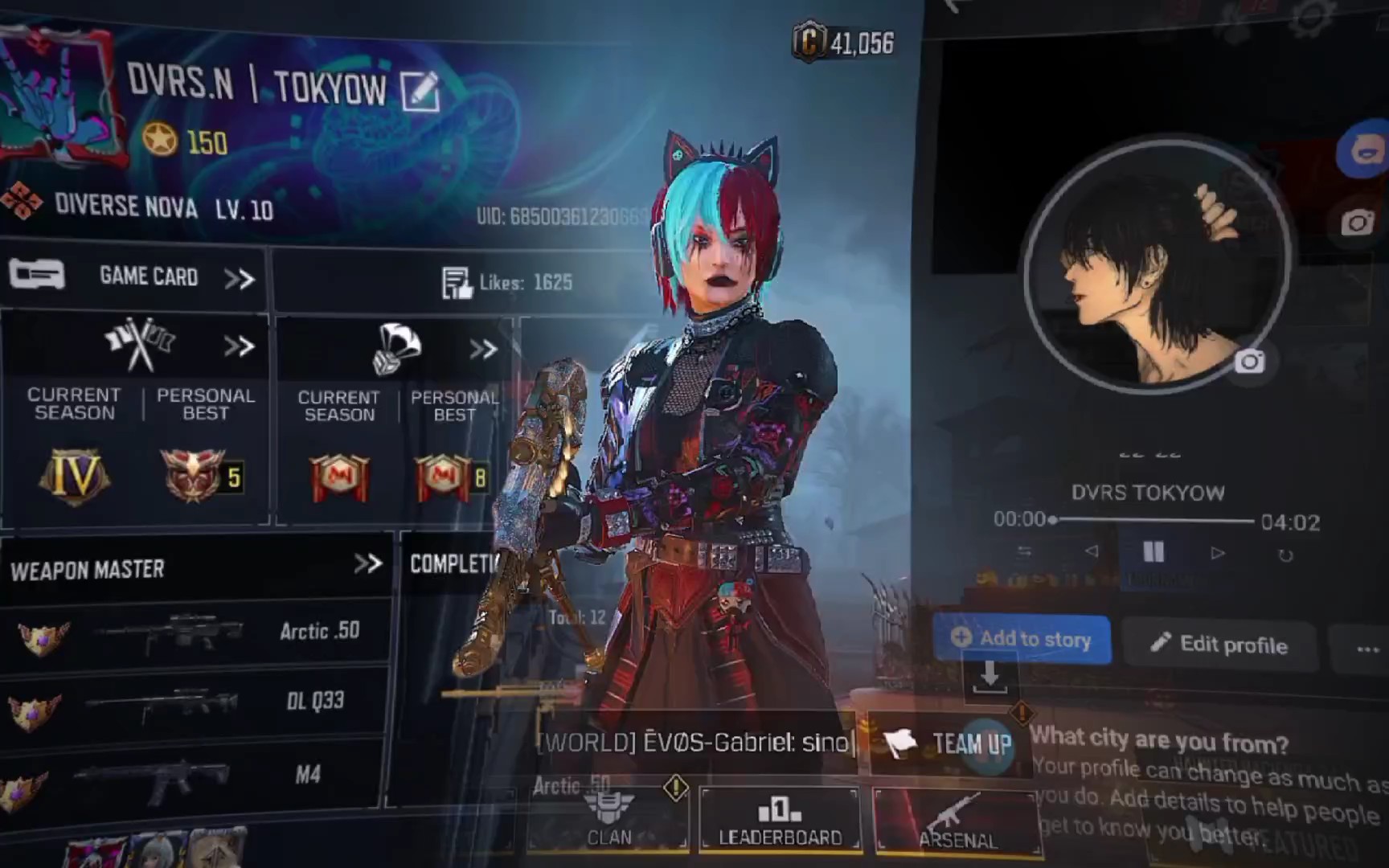
Task: Click Edit profile on the overlay
Action: pyautogui.click(x=1219, y=644)
